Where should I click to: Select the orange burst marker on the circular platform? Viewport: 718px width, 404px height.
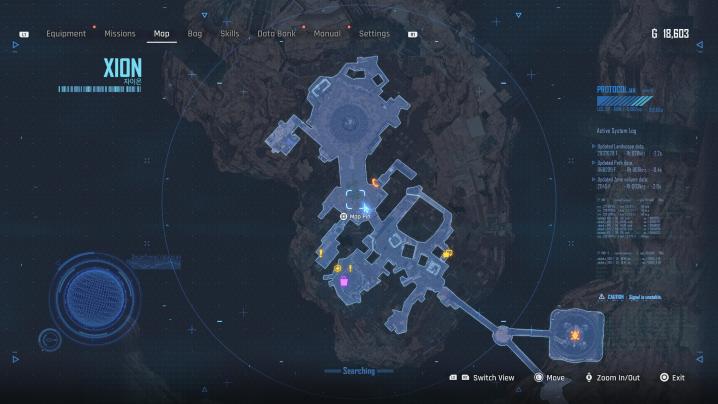[x=575, y=332]
